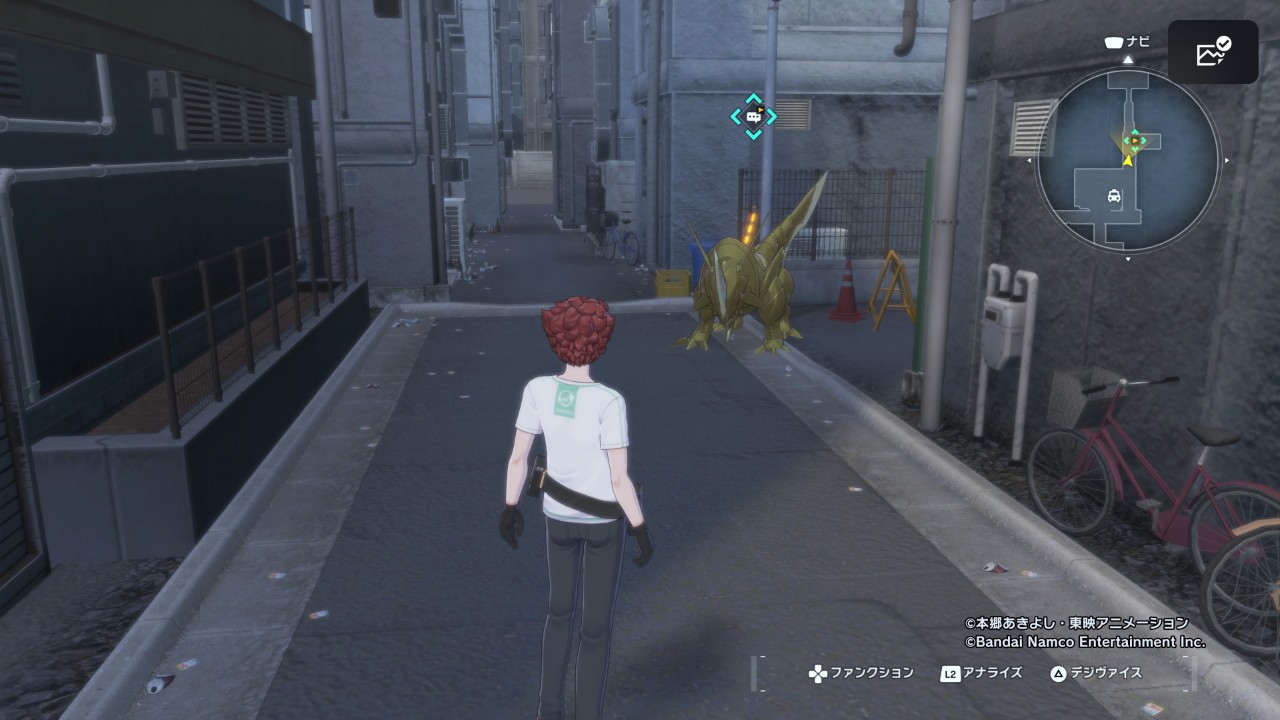The width and height of the screenshot is (1280, 720).
Task: Select the taxi marker on the minimap
Action: tap(1113, 197)
